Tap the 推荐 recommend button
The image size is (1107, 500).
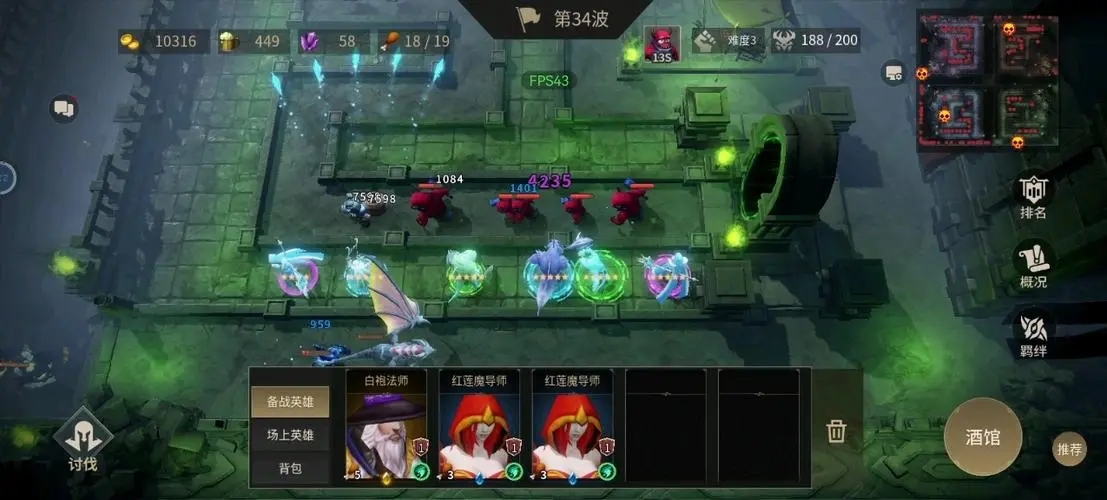(x=1069, y=450)
